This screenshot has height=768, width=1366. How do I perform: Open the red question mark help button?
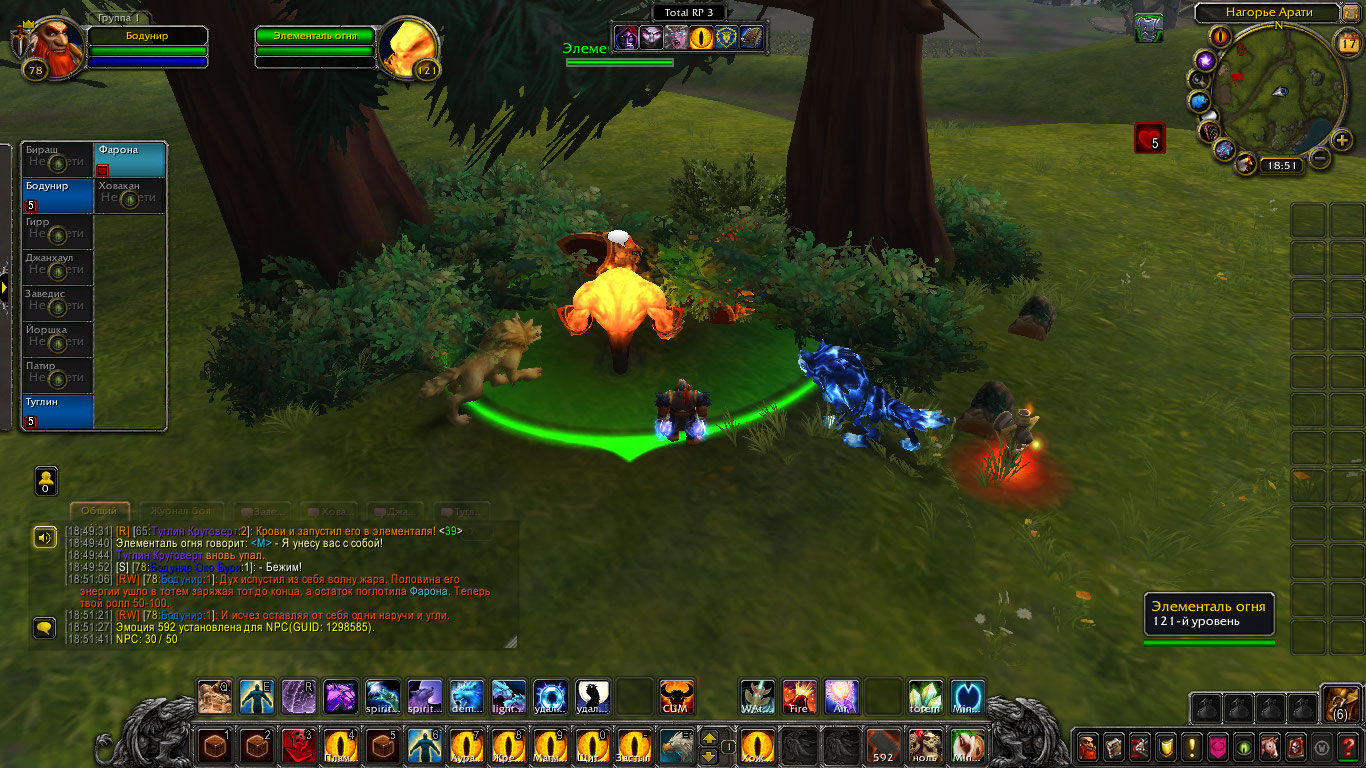point(1349,746)
